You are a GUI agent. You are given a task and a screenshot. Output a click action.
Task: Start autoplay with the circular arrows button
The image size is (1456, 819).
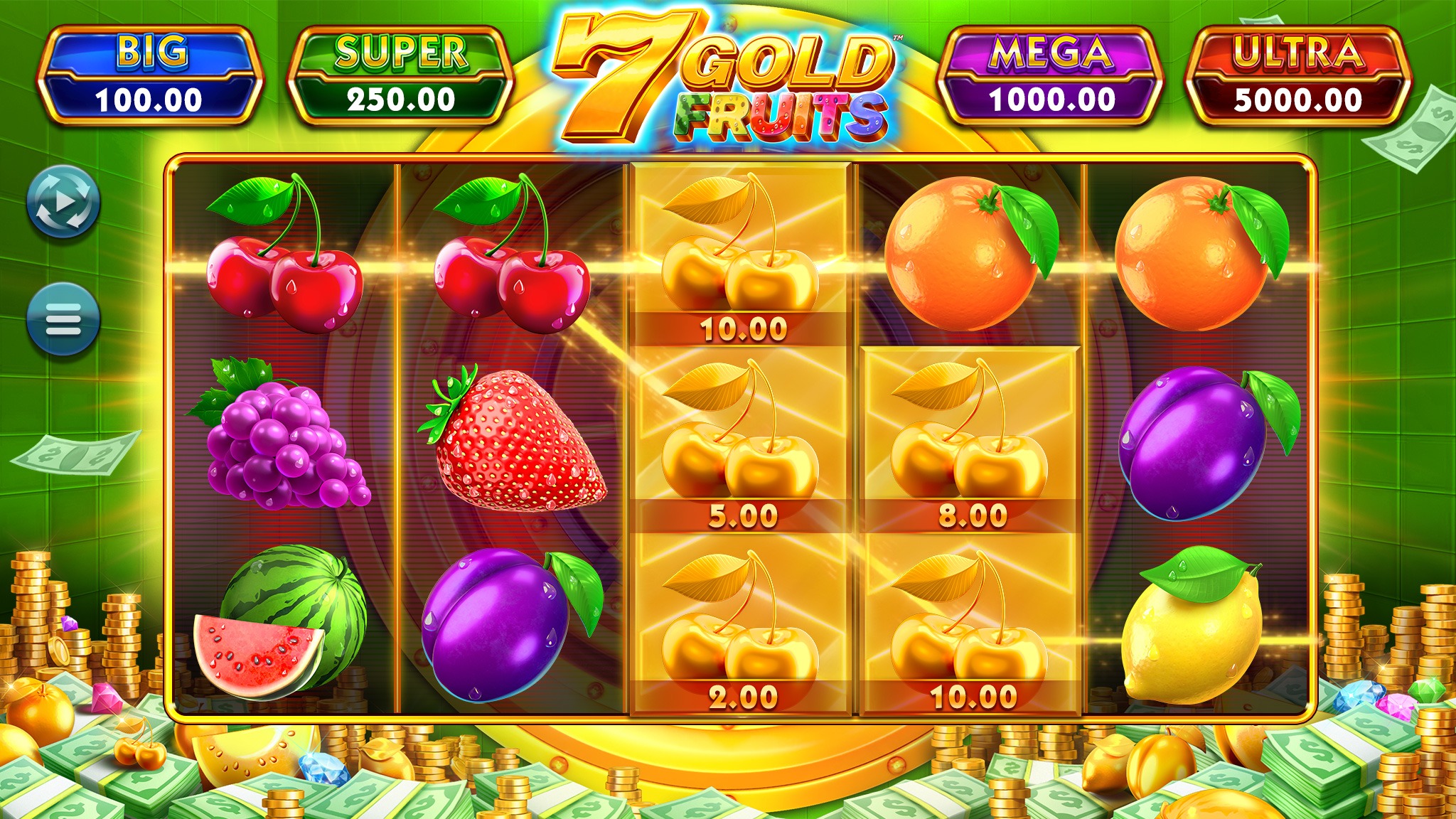tap(63, 201)
